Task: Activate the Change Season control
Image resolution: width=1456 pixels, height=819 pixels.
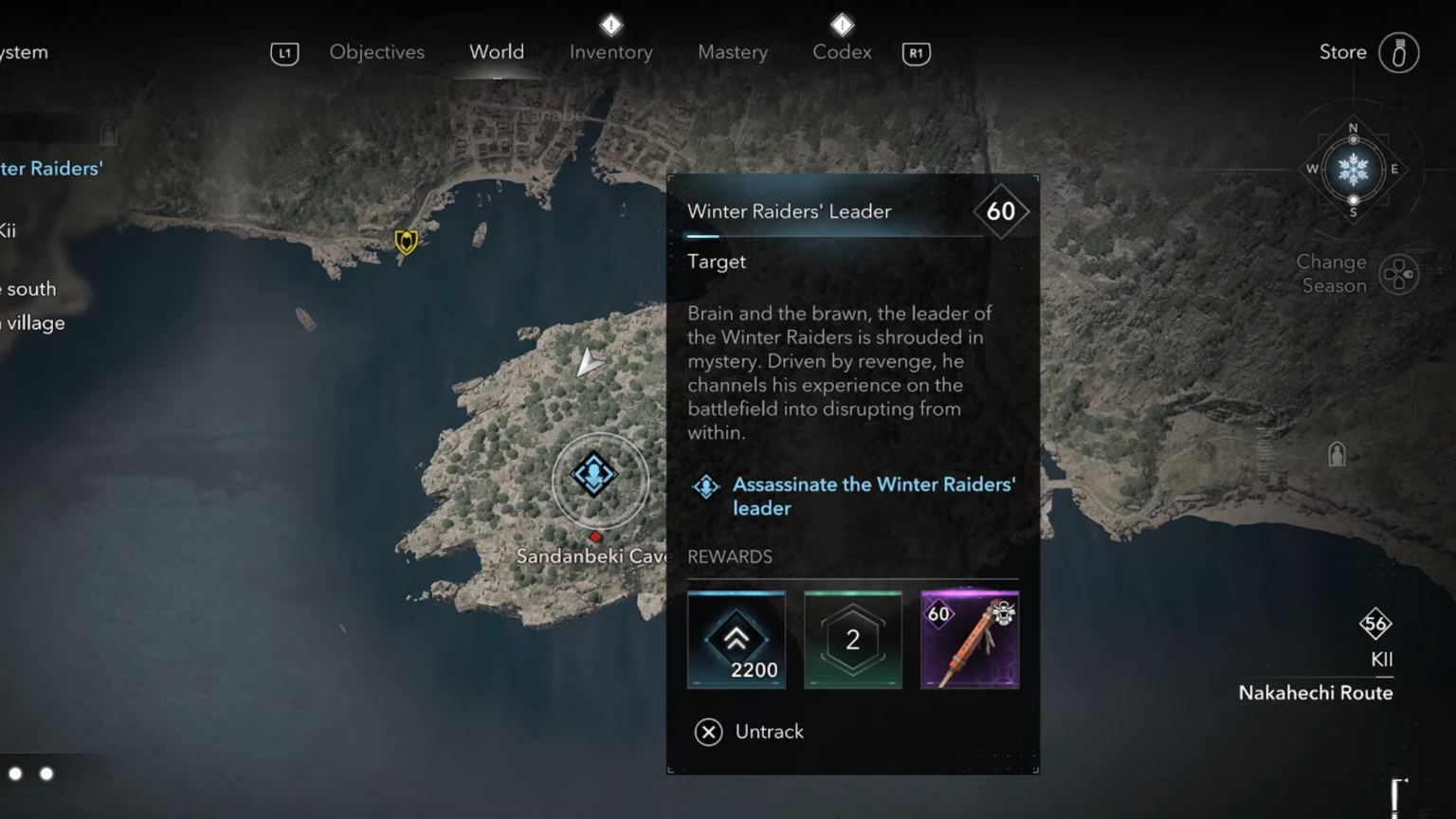Action: coord(1399,274)
